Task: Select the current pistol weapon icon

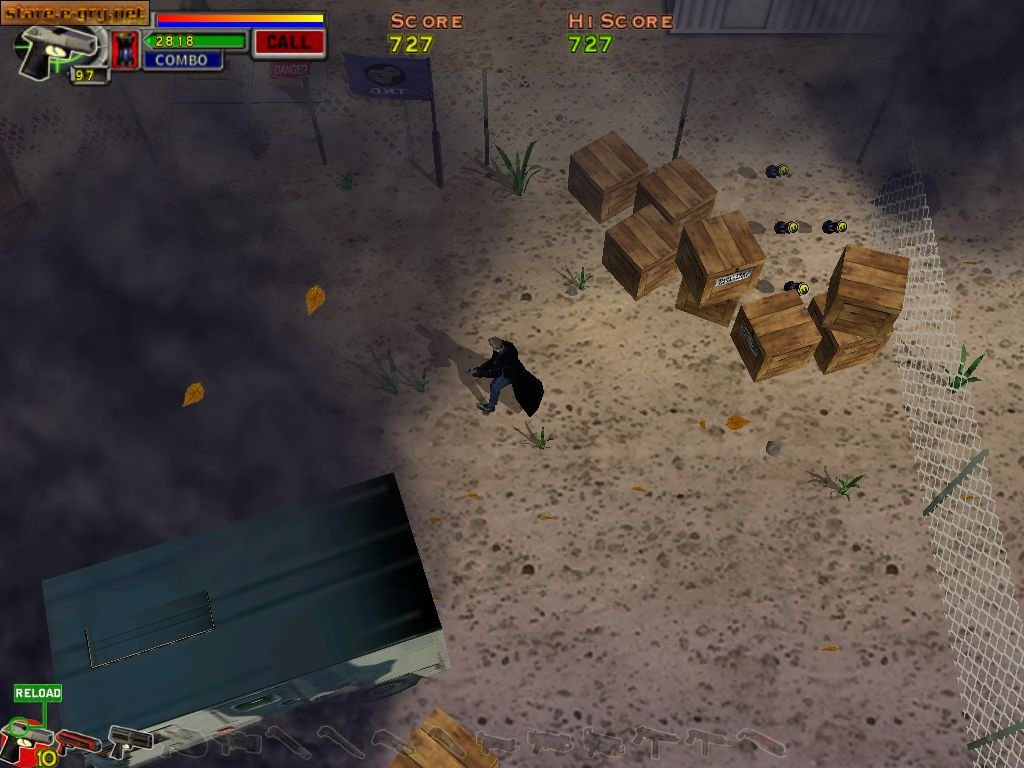Action: (x=58, y=48)
